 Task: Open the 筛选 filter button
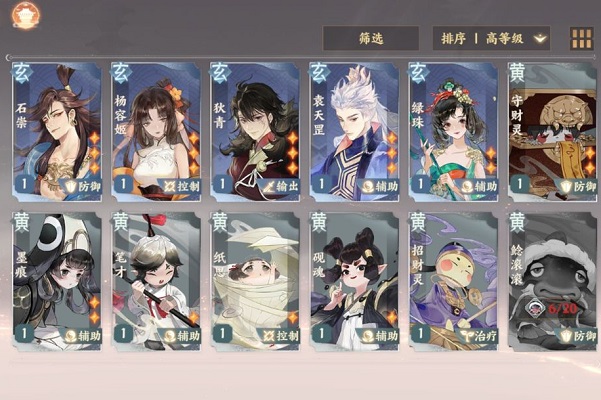coord(370,38)
